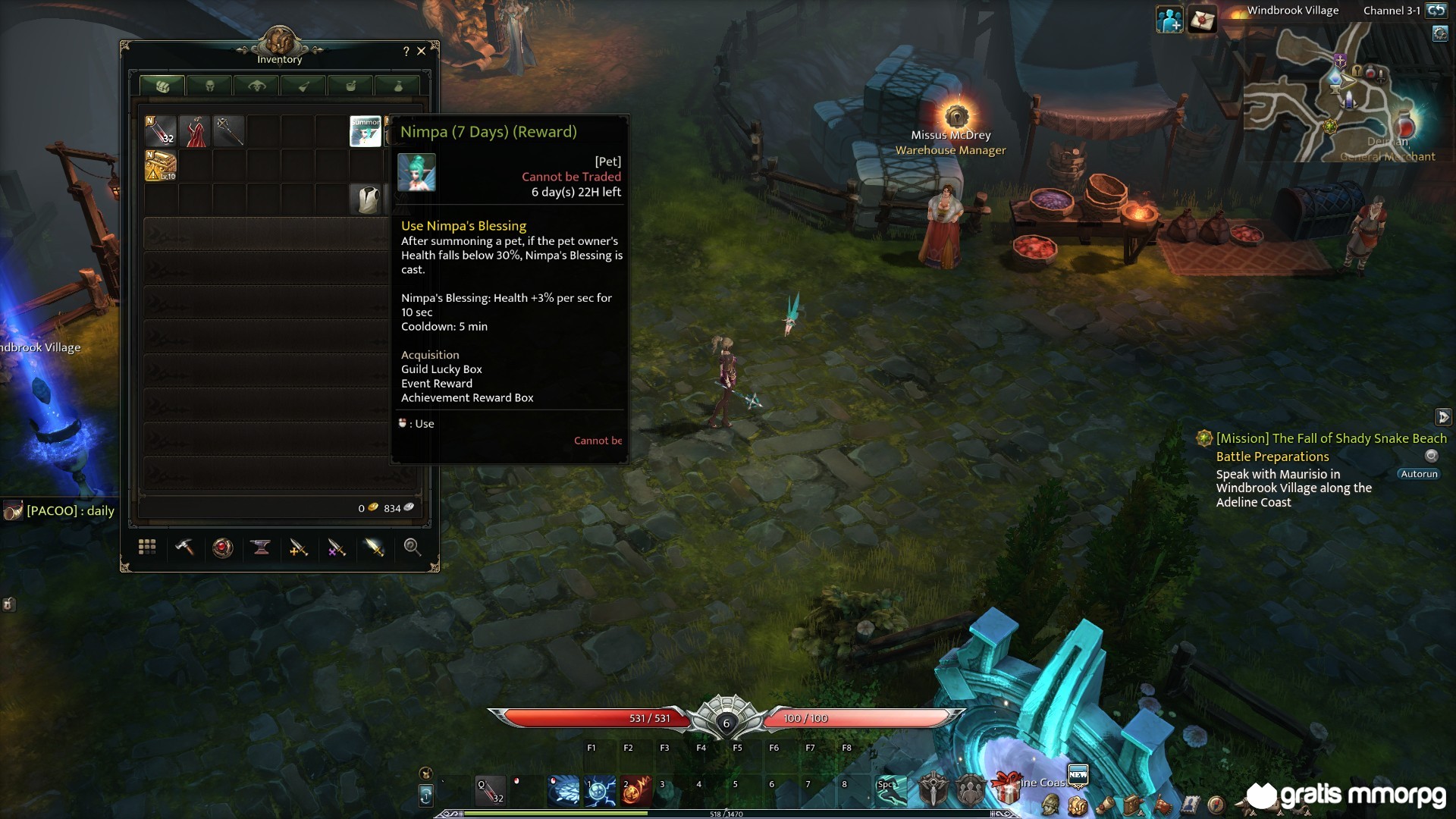Open the anvil function in inventory footer
Screen dimensions: 1456x819
(261, 548)
